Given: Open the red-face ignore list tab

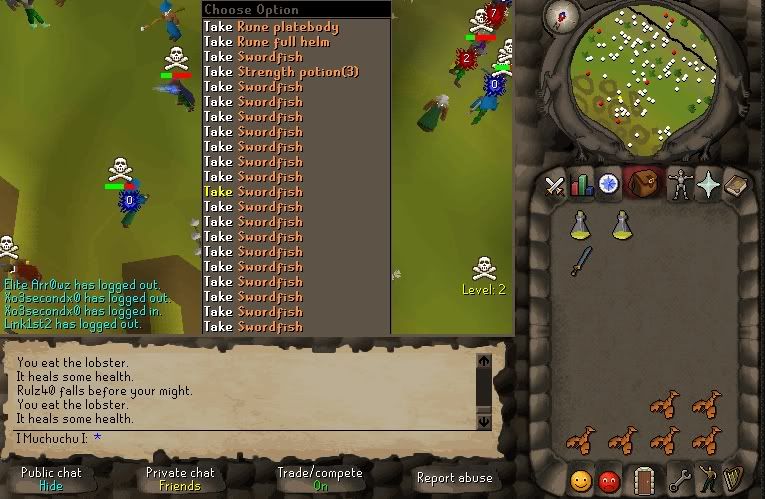Looking at the screenshot, I should click(x=608, y=480).
